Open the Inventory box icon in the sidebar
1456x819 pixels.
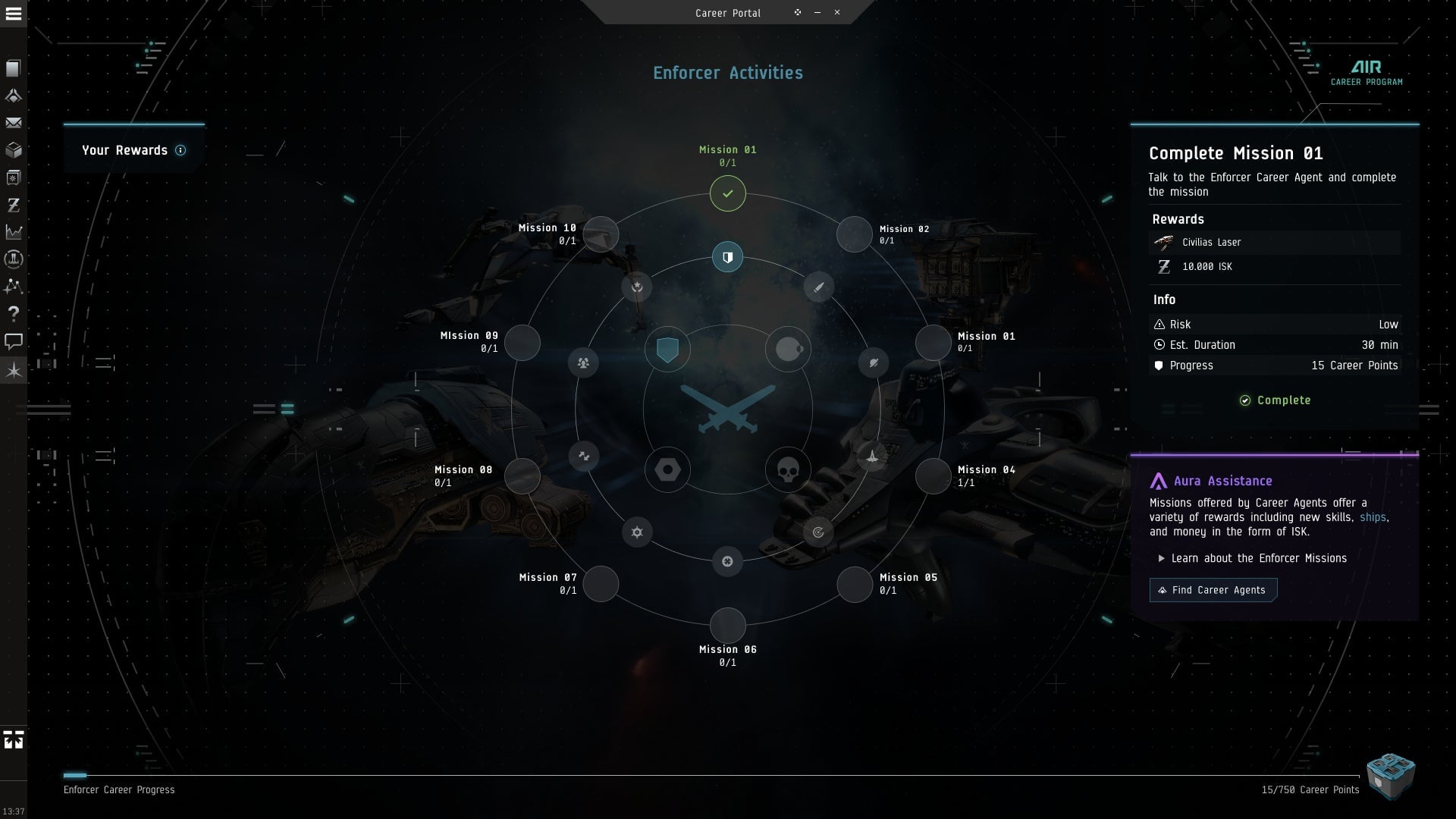[x=12, y=150]
